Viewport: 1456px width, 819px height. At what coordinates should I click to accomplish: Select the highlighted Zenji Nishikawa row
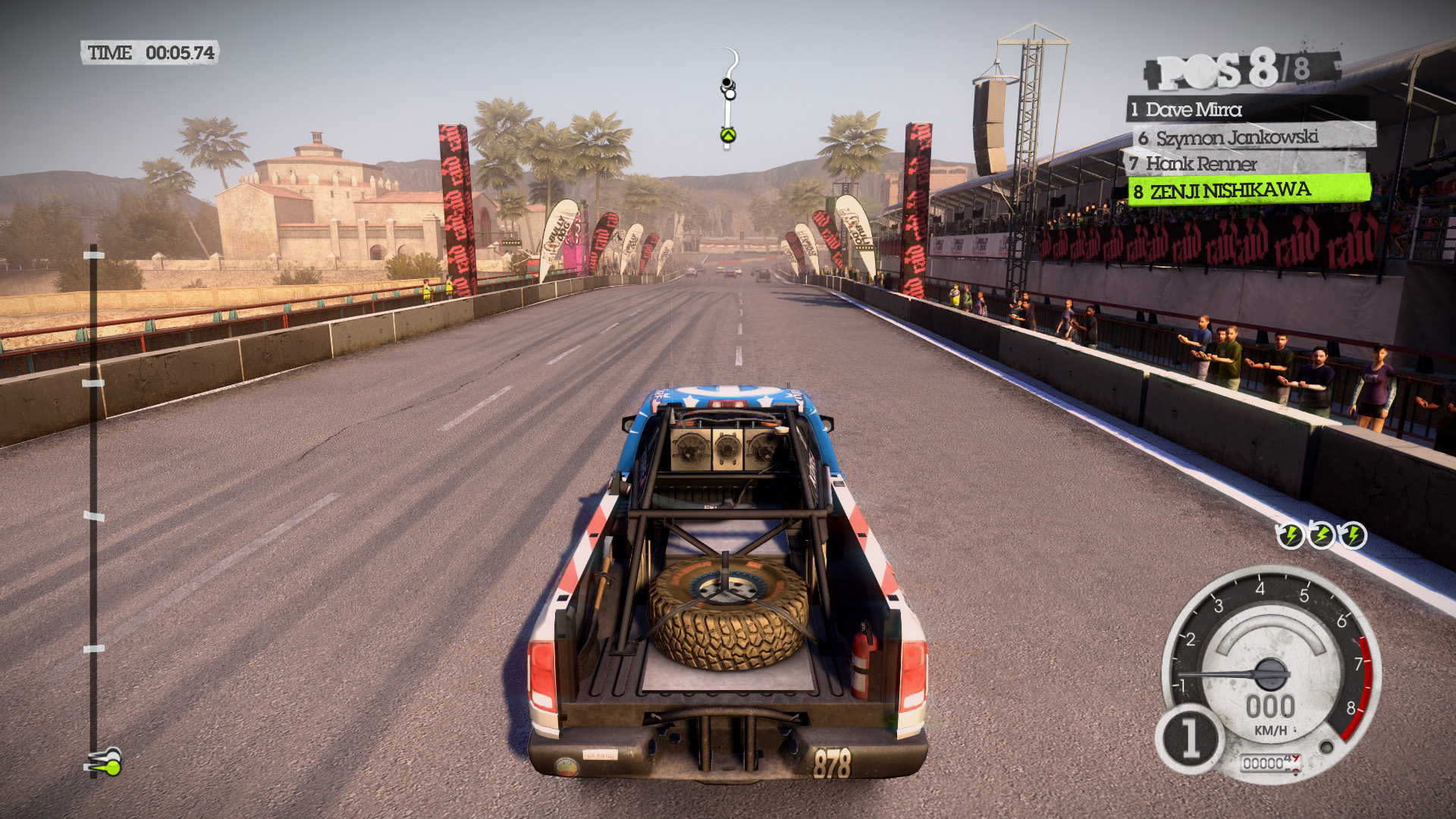point(1230,190)
